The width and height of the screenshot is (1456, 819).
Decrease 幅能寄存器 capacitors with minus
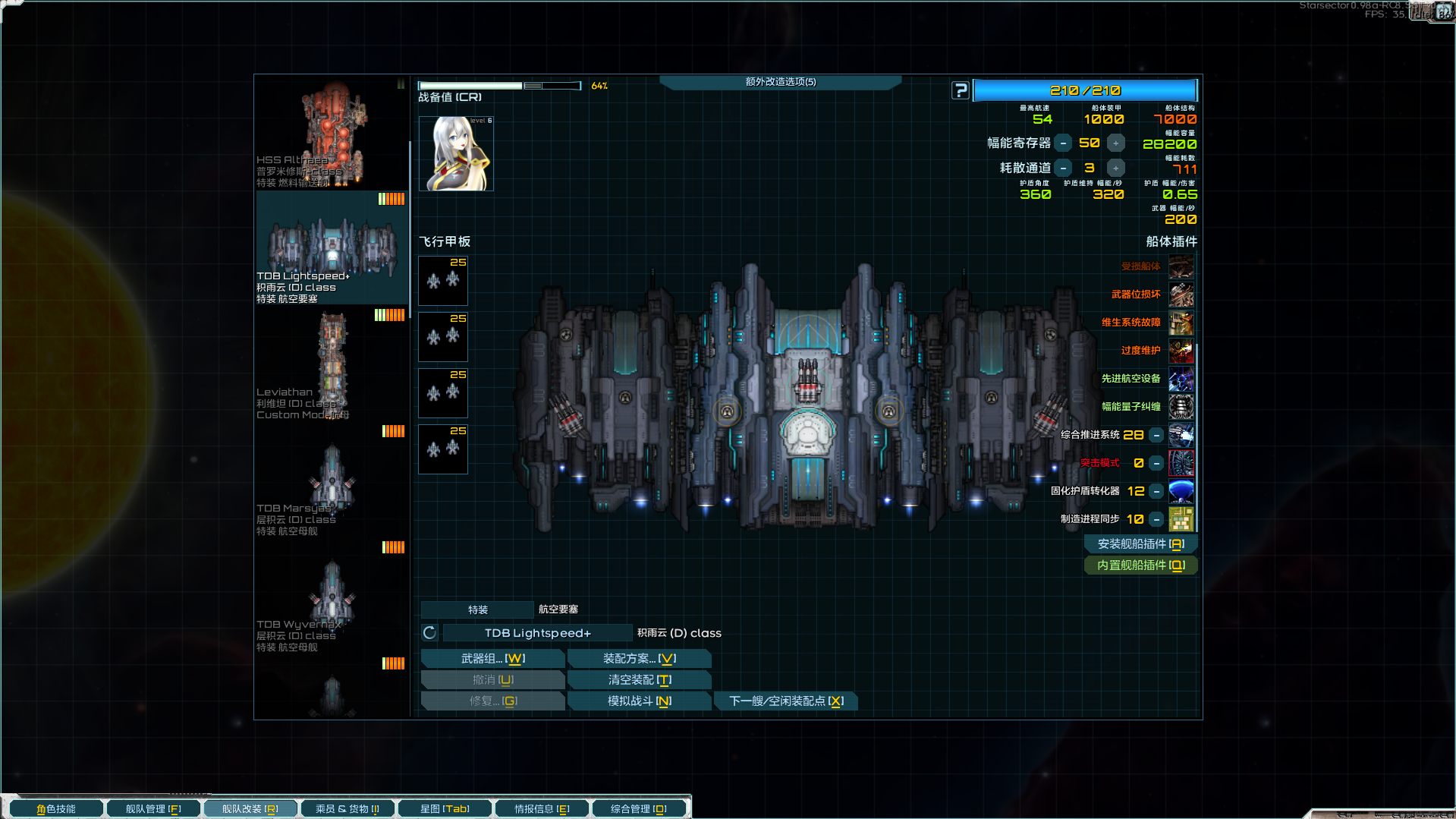(1064, 143)
